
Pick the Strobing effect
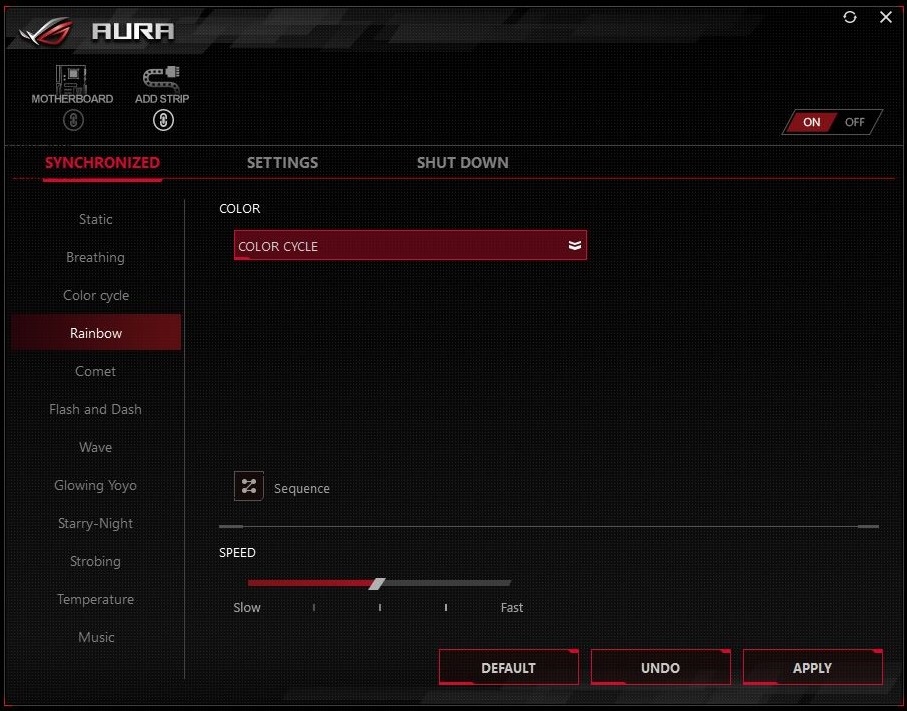coord(96,561)
